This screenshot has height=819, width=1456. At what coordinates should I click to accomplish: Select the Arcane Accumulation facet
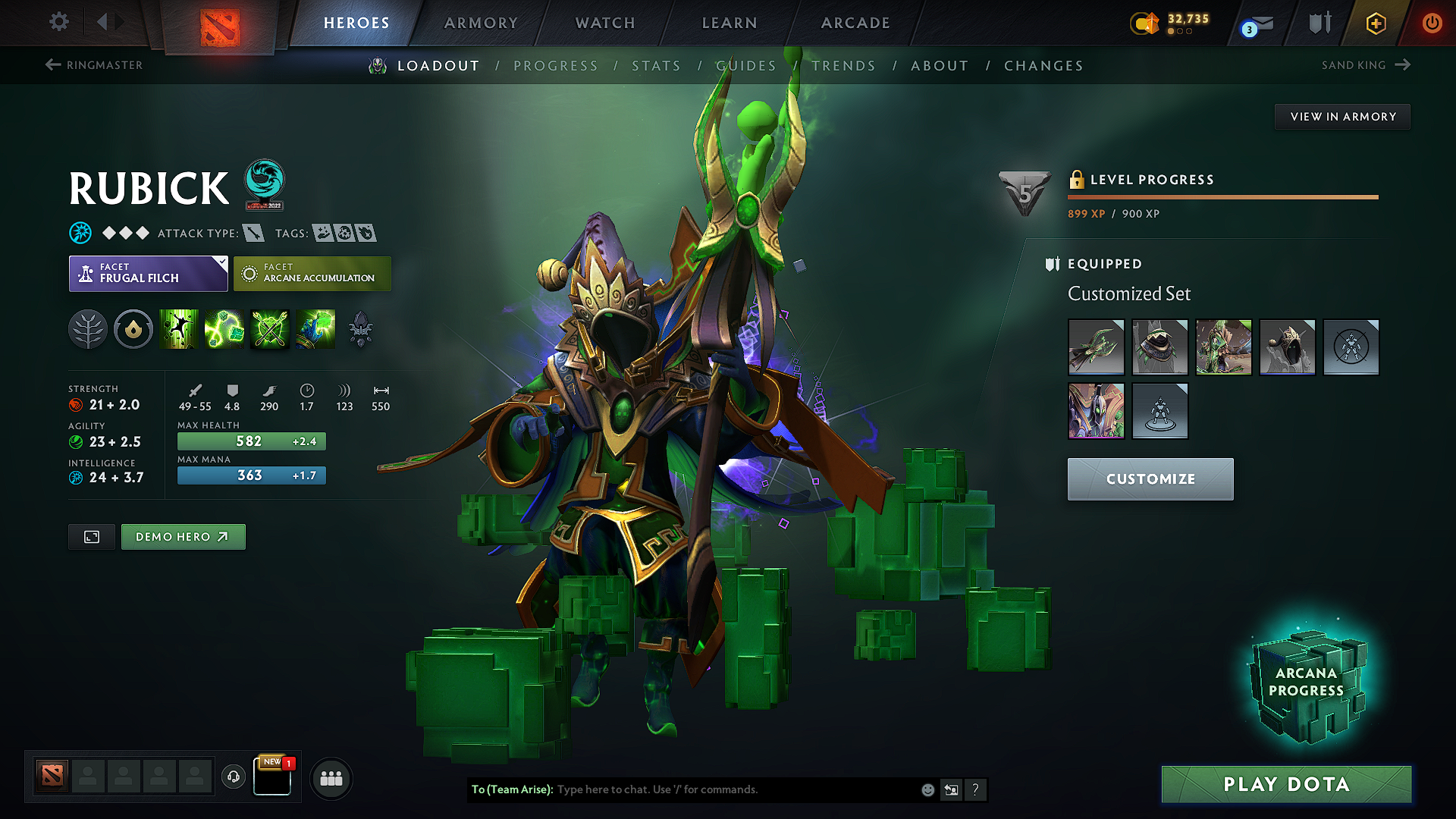coord(312,273)
